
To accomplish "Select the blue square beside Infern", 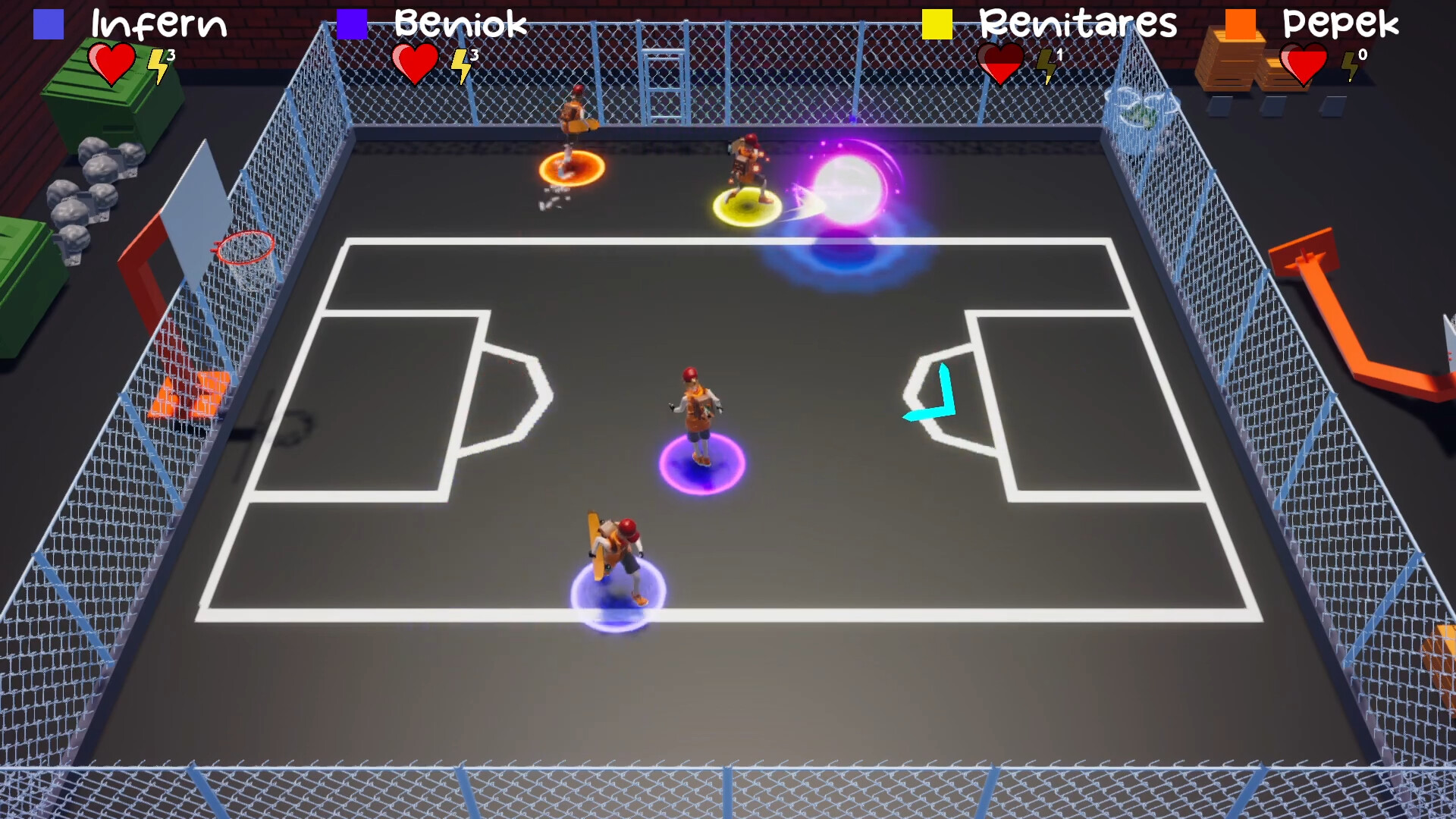I will pyautogui.click(x=48, y=25).
